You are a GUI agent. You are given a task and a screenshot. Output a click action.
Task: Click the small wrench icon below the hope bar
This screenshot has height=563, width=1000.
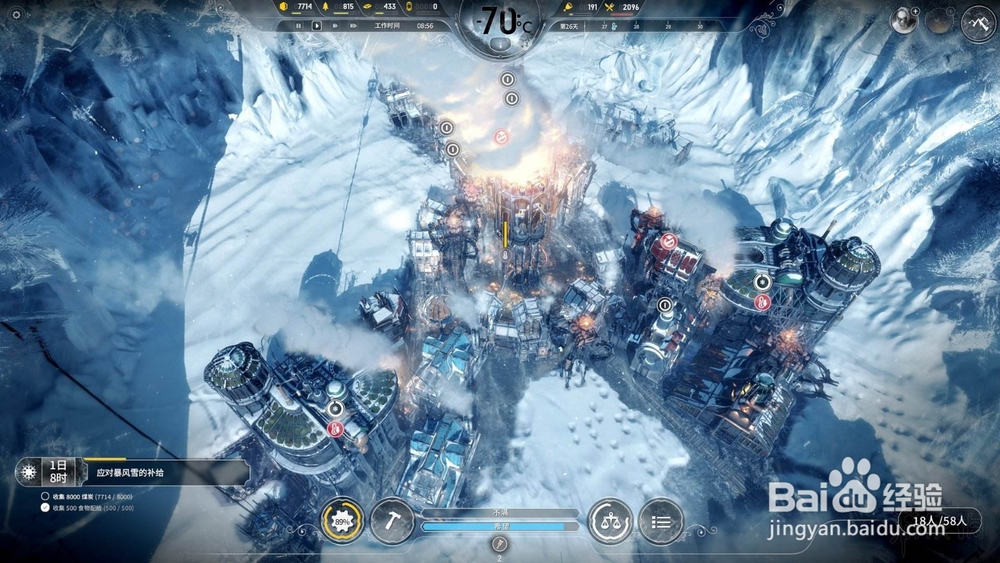click(x=500, y=544)
